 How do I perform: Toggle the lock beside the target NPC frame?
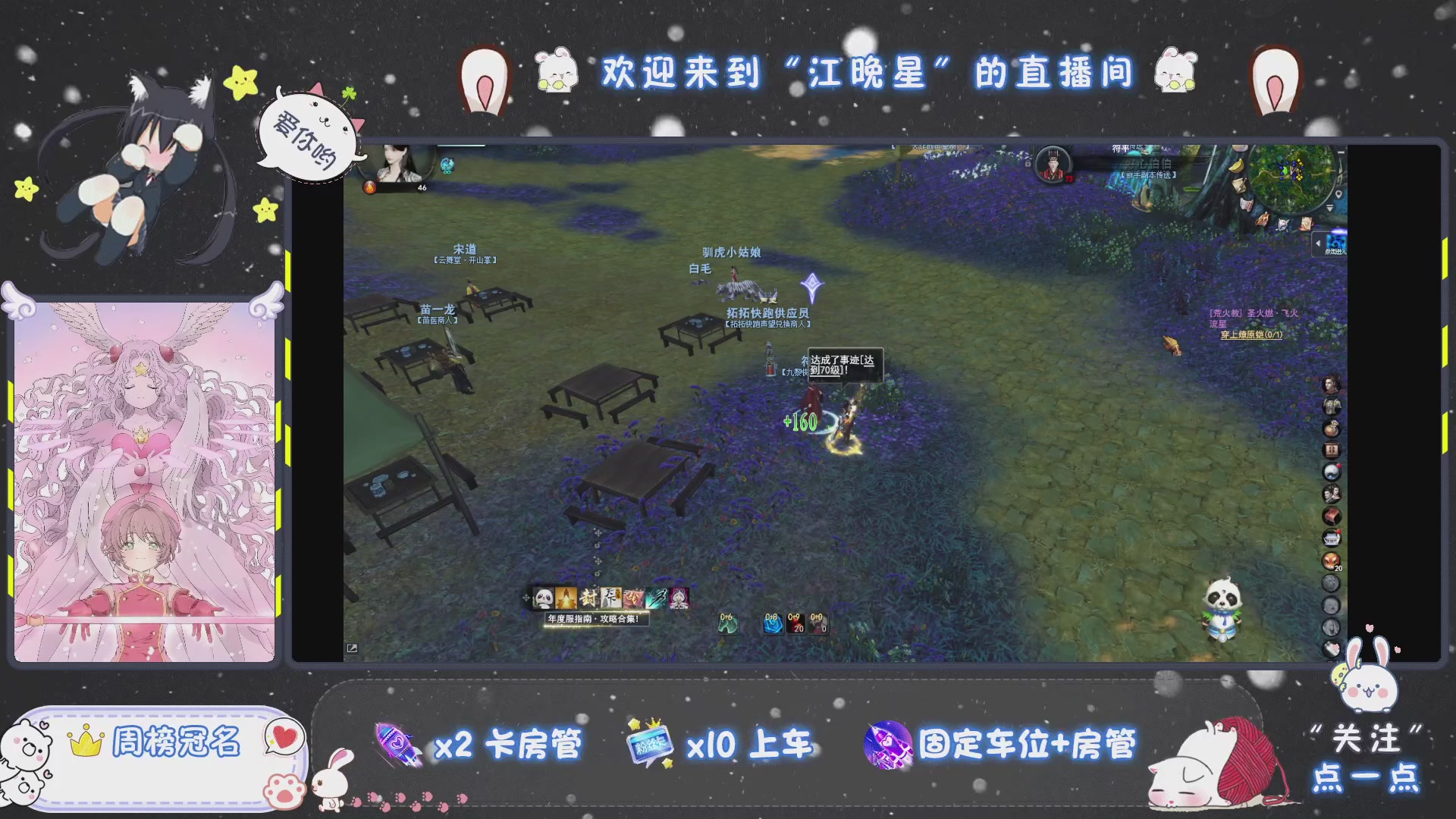click(x=1028, y=163)
